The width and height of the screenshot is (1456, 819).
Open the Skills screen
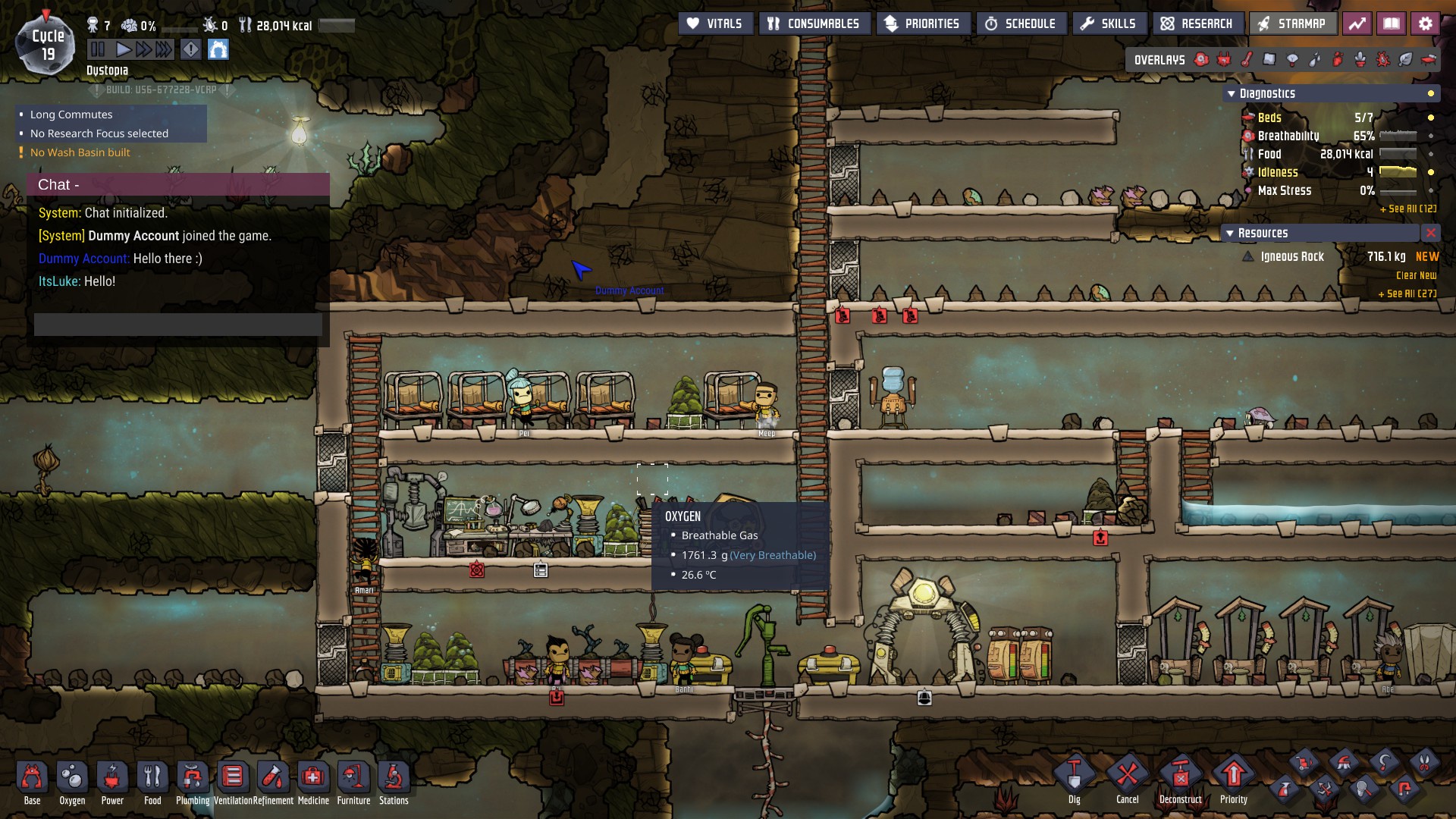(1108, 24)
